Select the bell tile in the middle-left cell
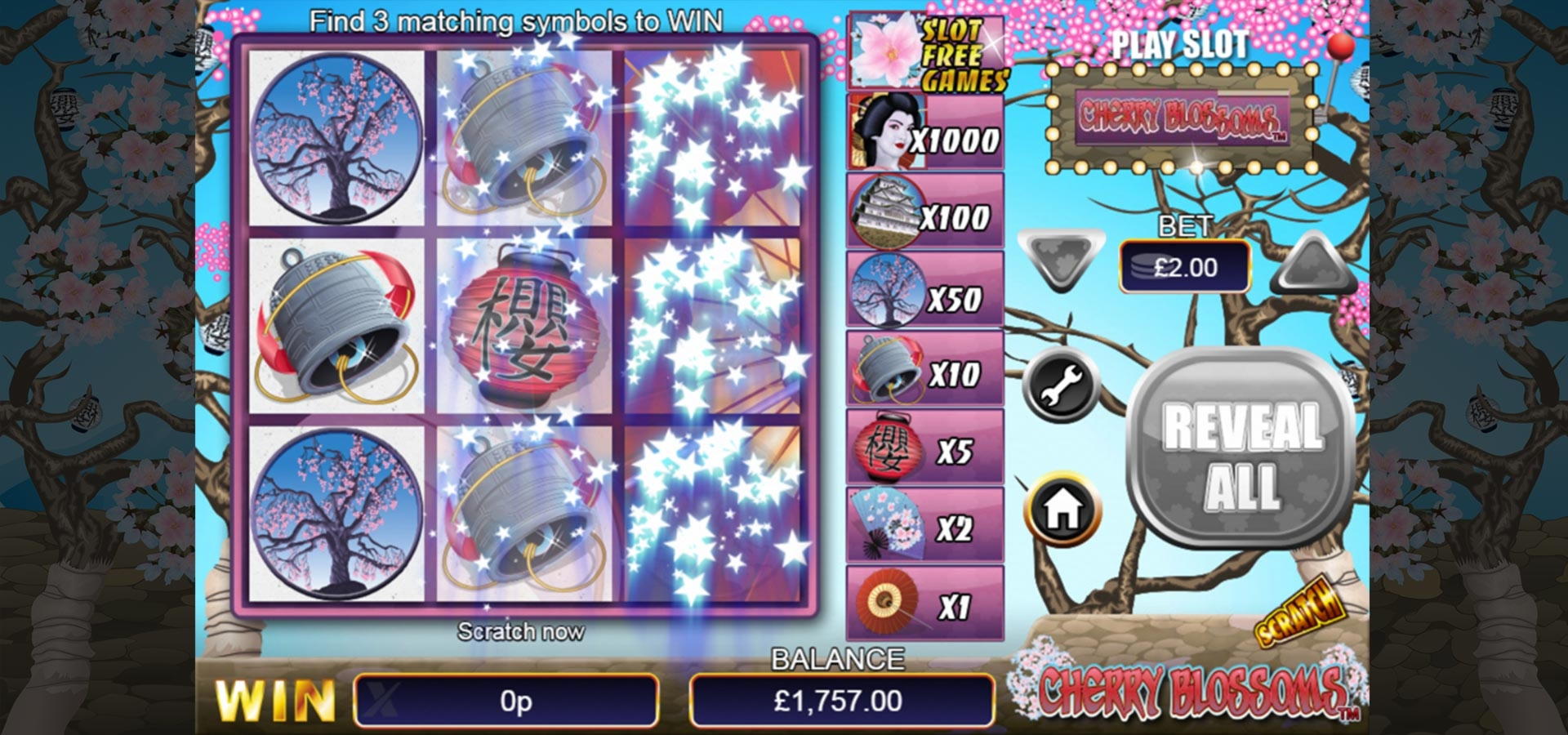The height and width of the screenshot is (735, 1568). pos(336,325)
